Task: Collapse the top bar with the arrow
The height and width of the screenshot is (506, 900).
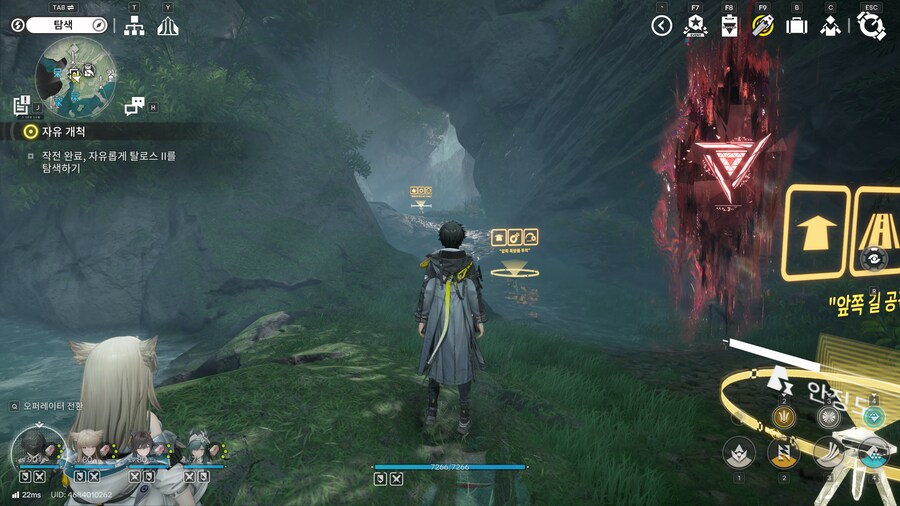Action: (x=661, y=26)
